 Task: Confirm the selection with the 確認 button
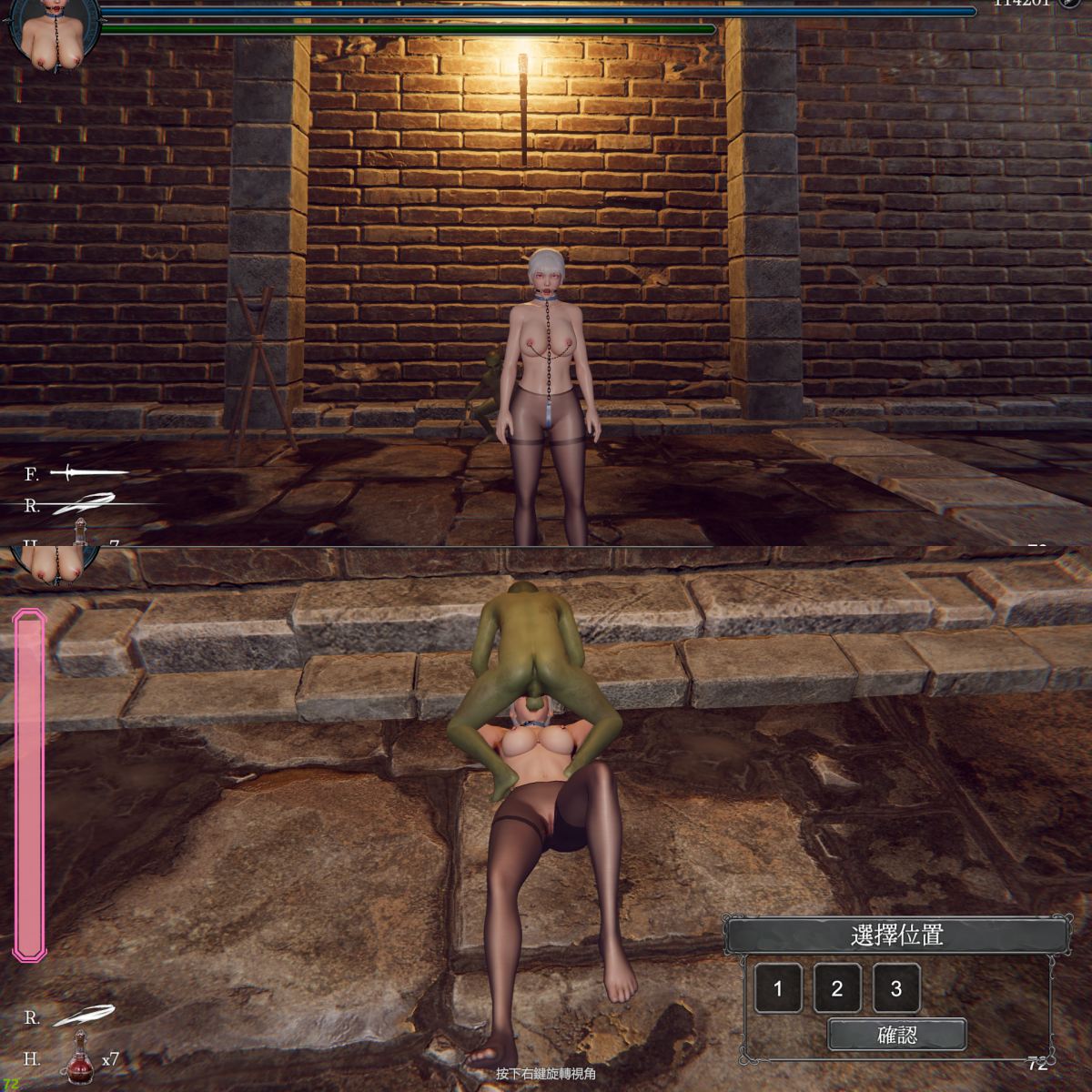tap(896, 1035)
